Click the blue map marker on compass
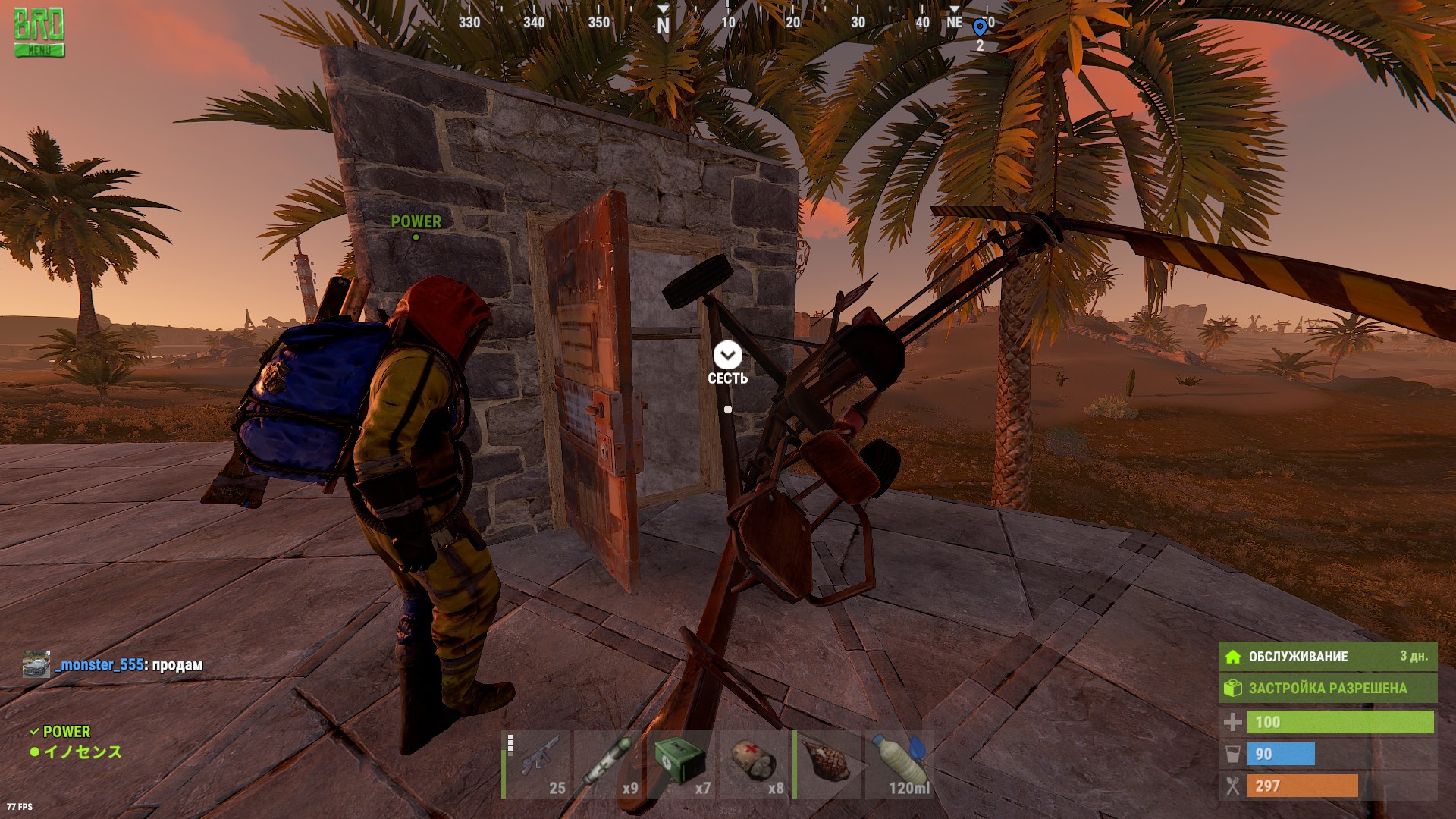1456x819 pixels. [980, 28]
